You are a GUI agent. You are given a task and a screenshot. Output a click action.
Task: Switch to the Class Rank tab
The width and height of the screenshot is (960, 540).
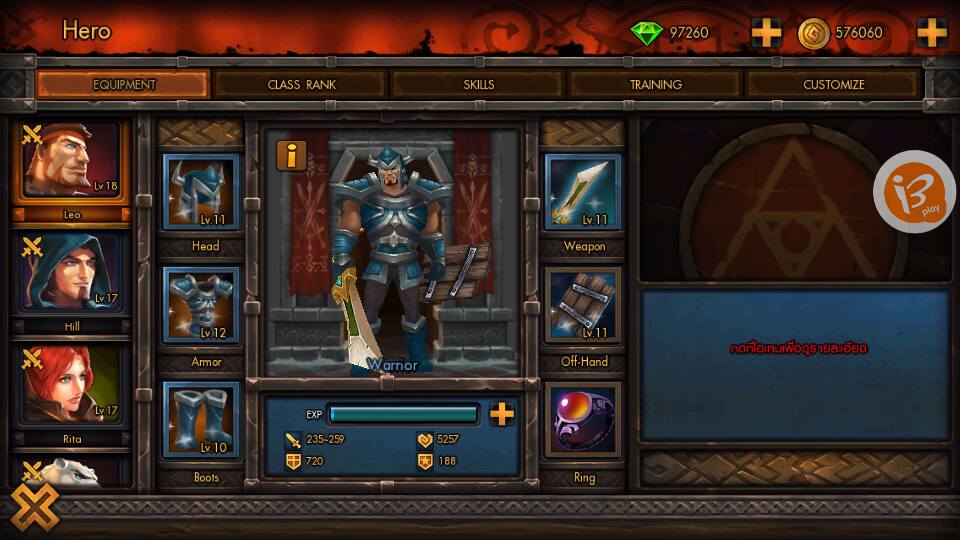coord(301,85)
